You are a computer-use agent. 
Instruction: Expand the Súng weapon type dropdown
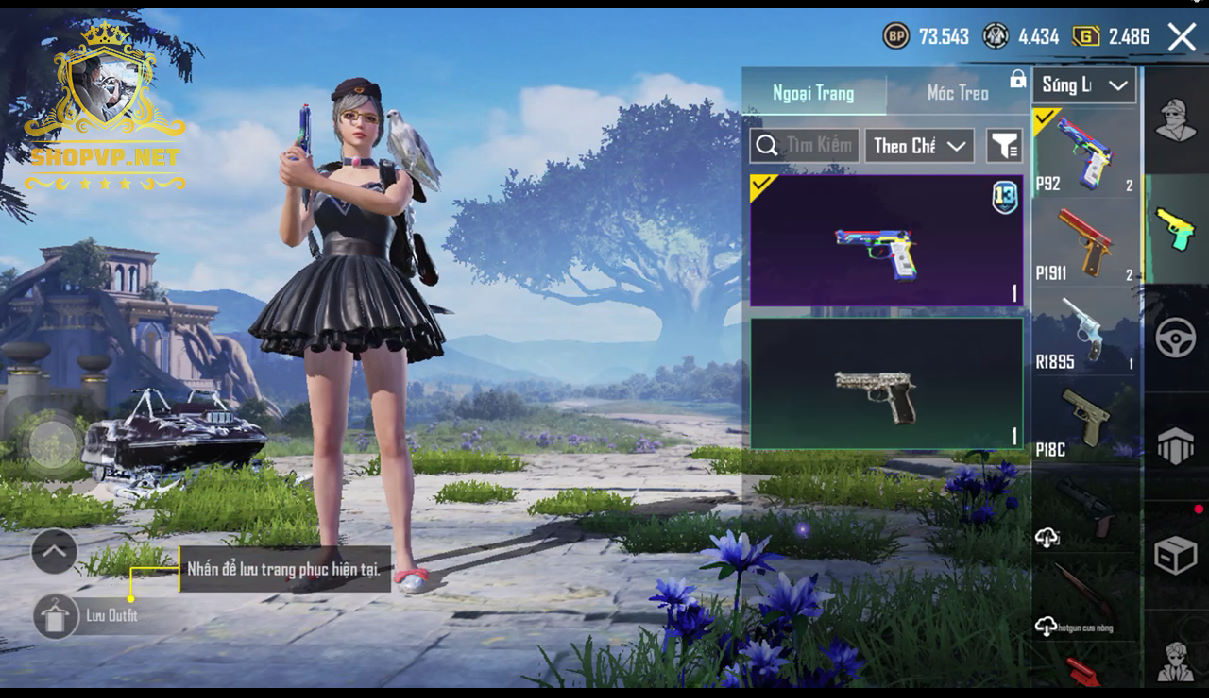1085,85
